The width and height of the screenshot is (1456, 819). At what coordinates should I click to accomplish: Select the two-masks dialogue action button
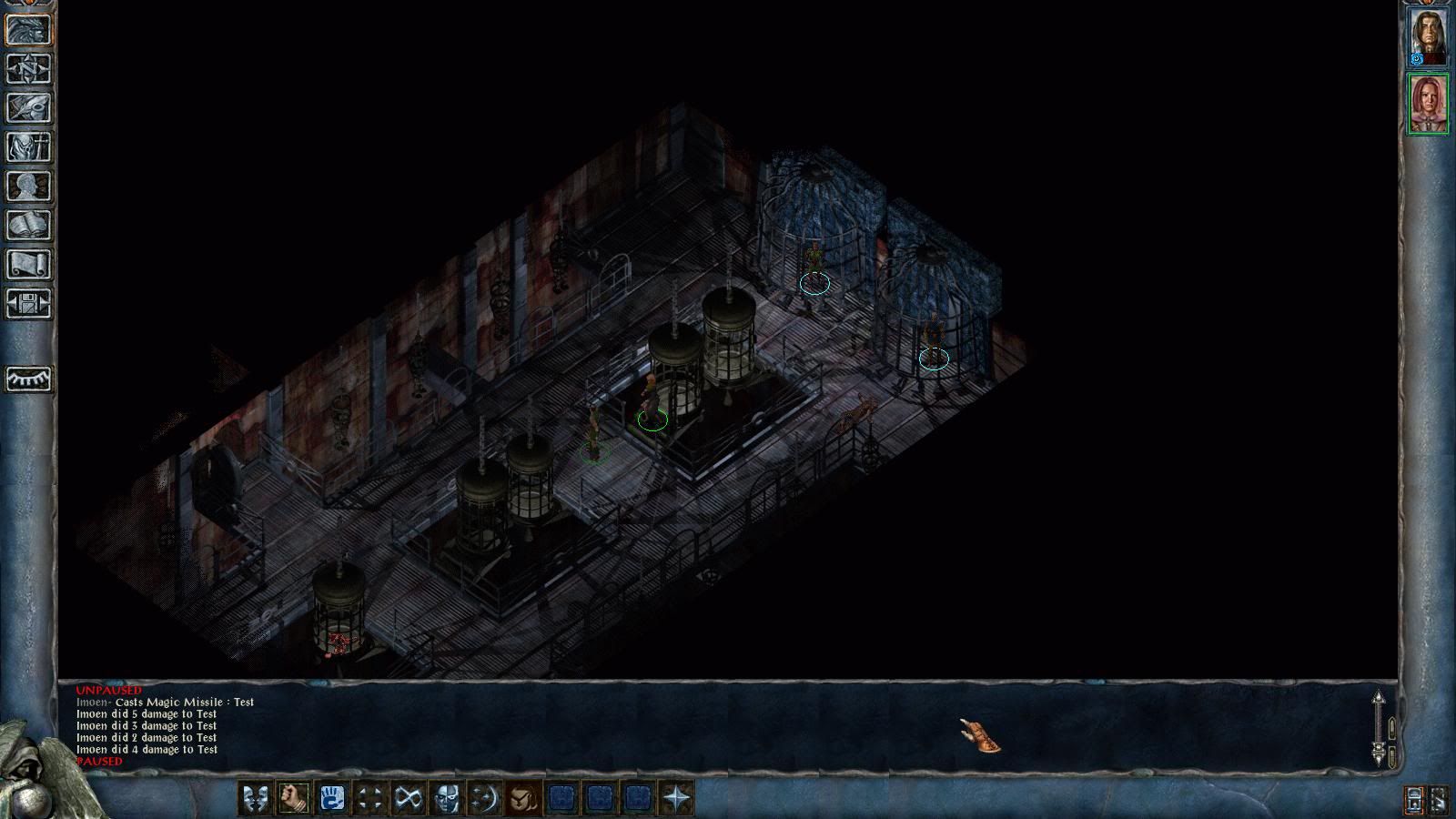(x=254, y=798)
